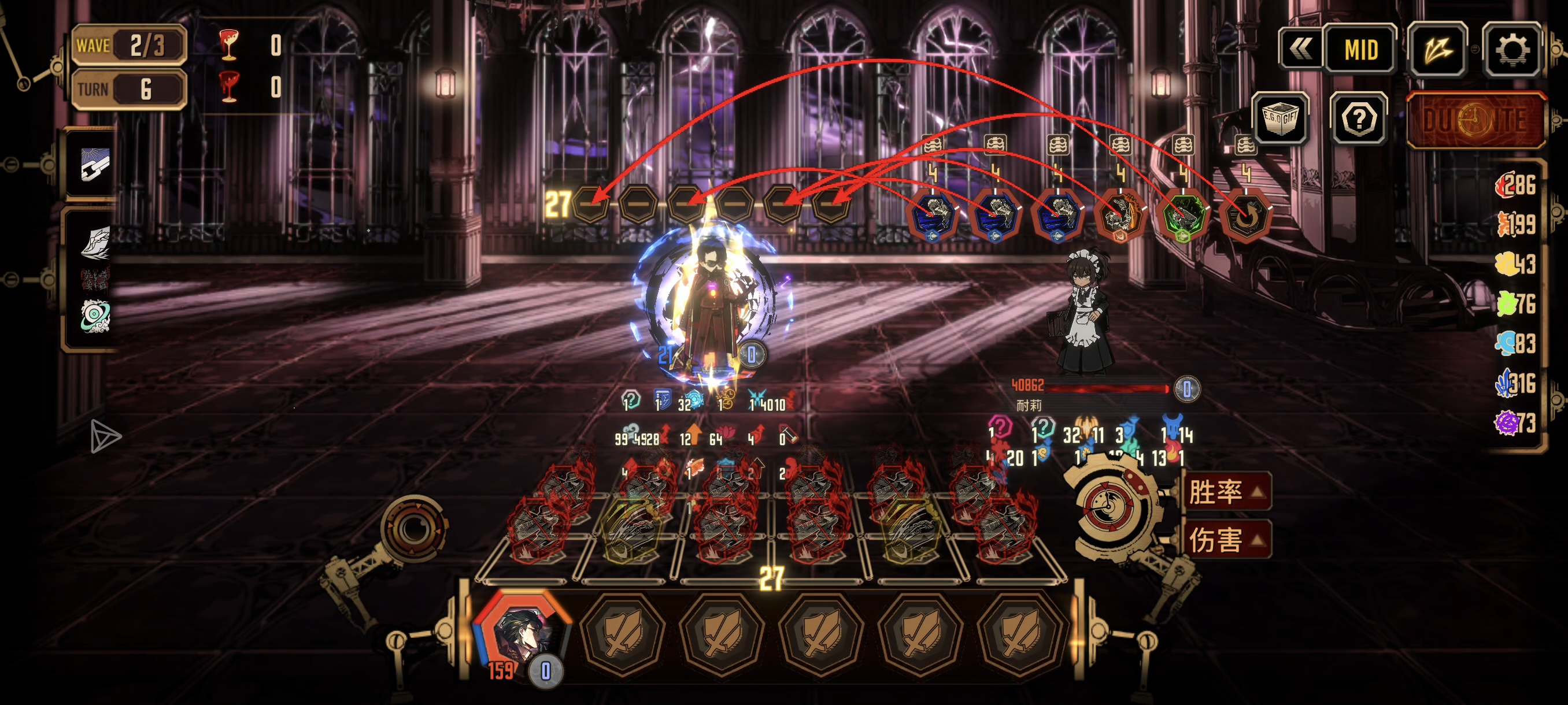
Task: Click the round bronze dial left of skills
Action: click(414, 528)
